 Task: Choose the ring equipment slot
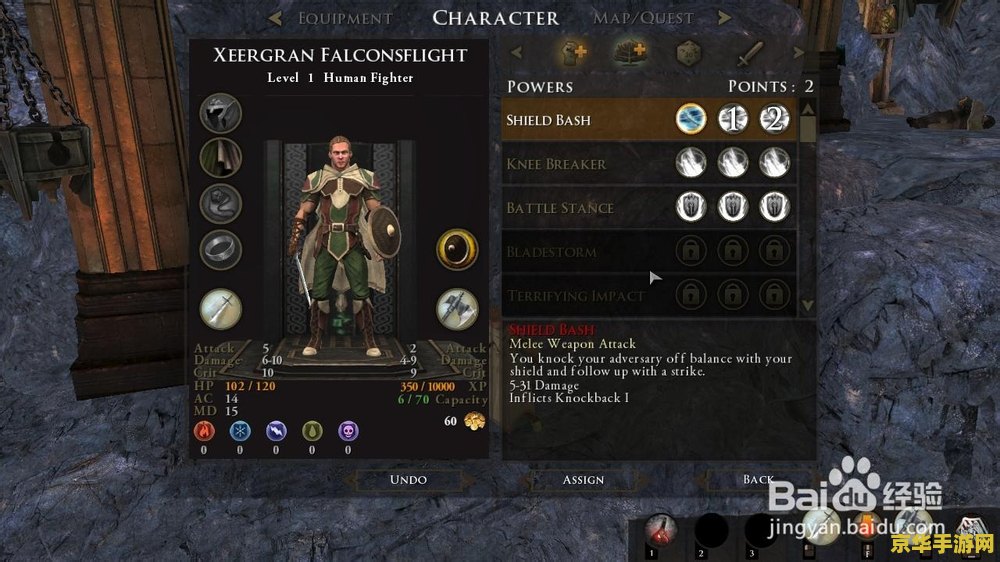(x=220, y=248)
